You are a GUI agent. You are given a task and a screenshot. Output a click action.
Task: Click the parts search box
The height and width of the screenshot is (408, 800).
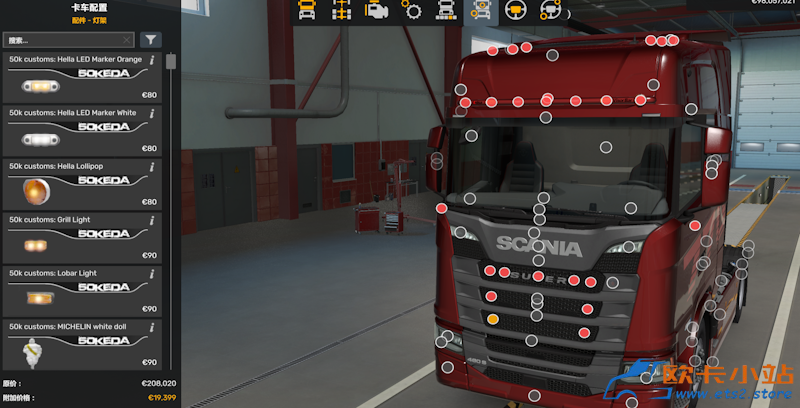[x=62, y=40]
